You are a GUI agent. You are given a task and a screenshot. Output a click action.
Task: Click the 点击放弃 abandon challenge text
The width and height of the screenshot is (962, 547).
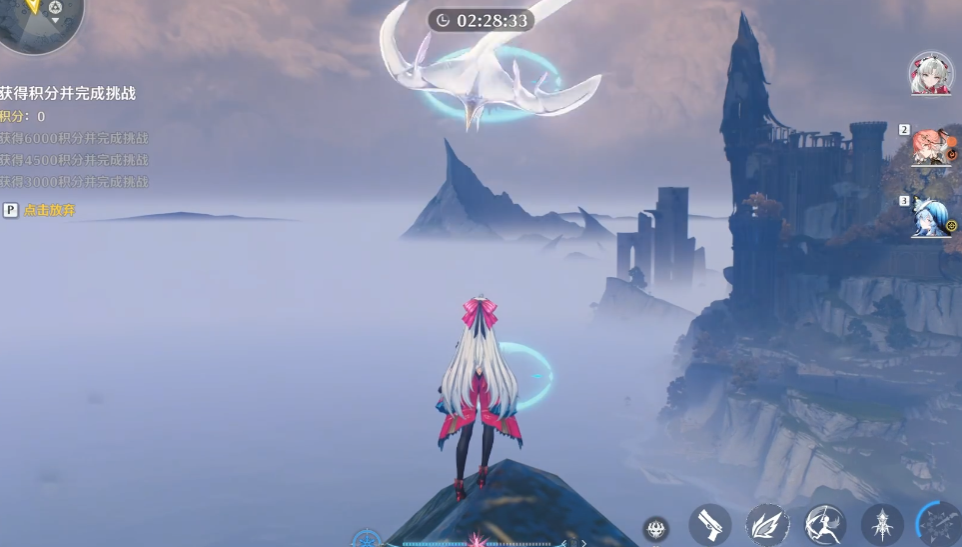[49, 210]
